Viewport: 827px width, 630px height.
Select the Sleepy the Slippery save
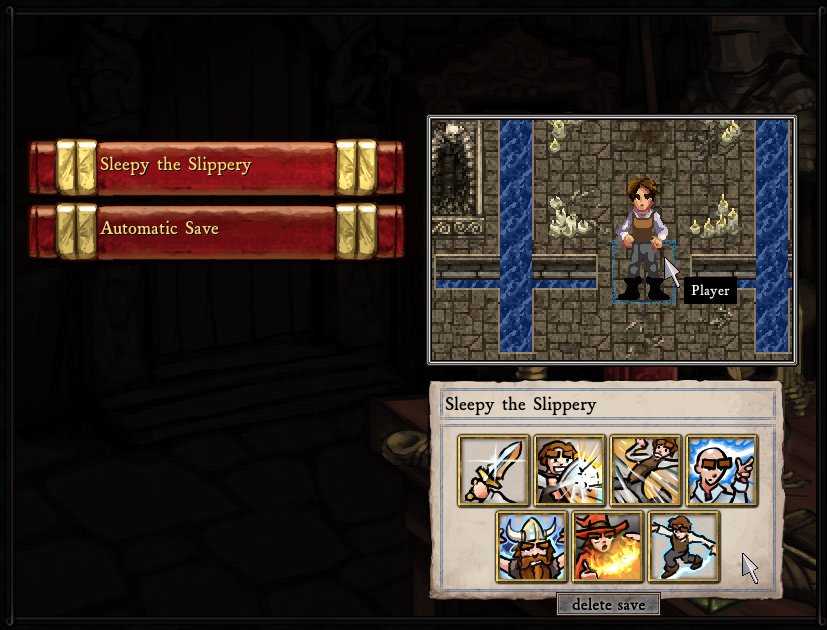(216, 165)
